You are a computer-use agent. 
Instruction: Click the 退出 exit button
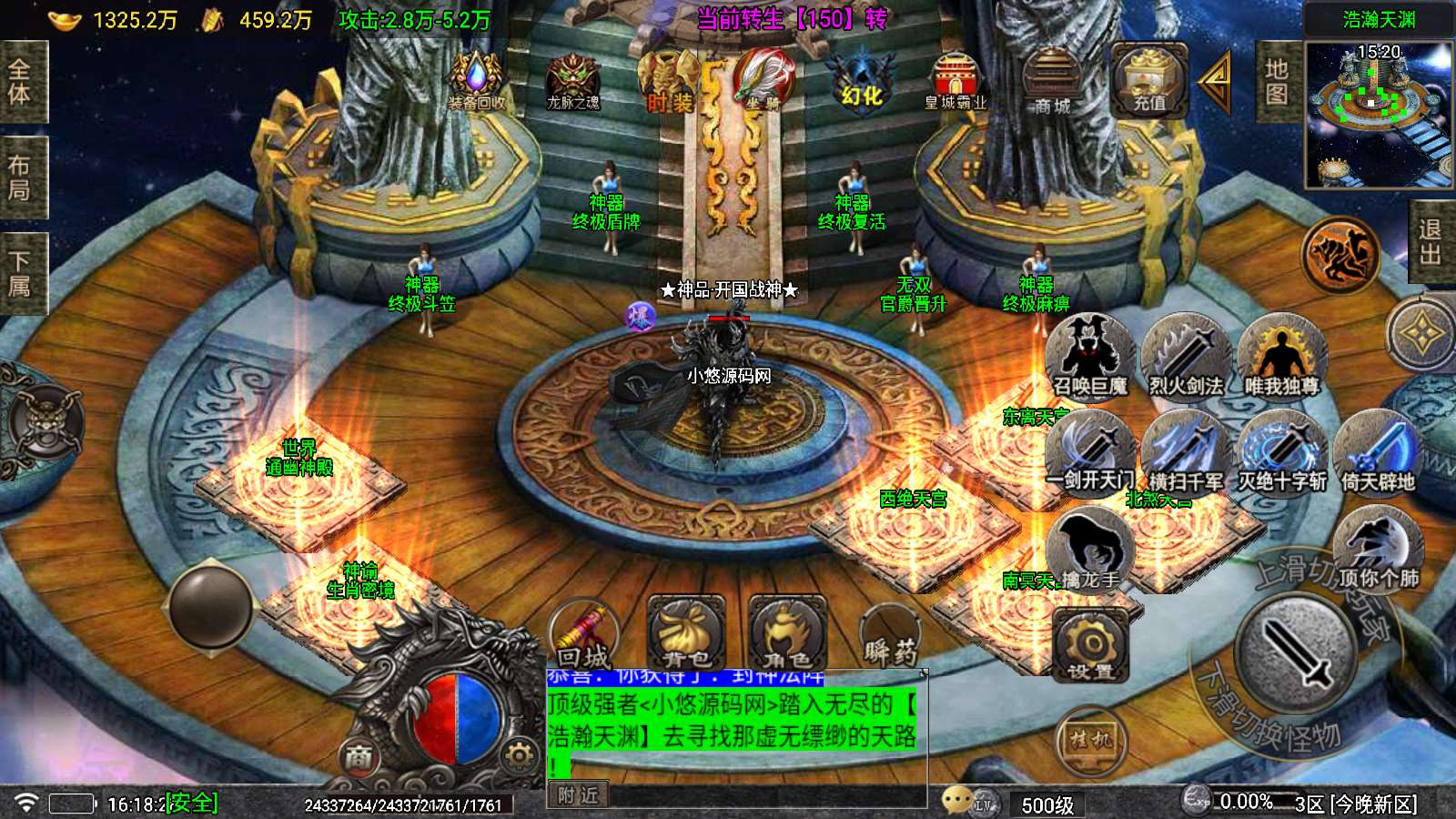(x=1431, y=242)
